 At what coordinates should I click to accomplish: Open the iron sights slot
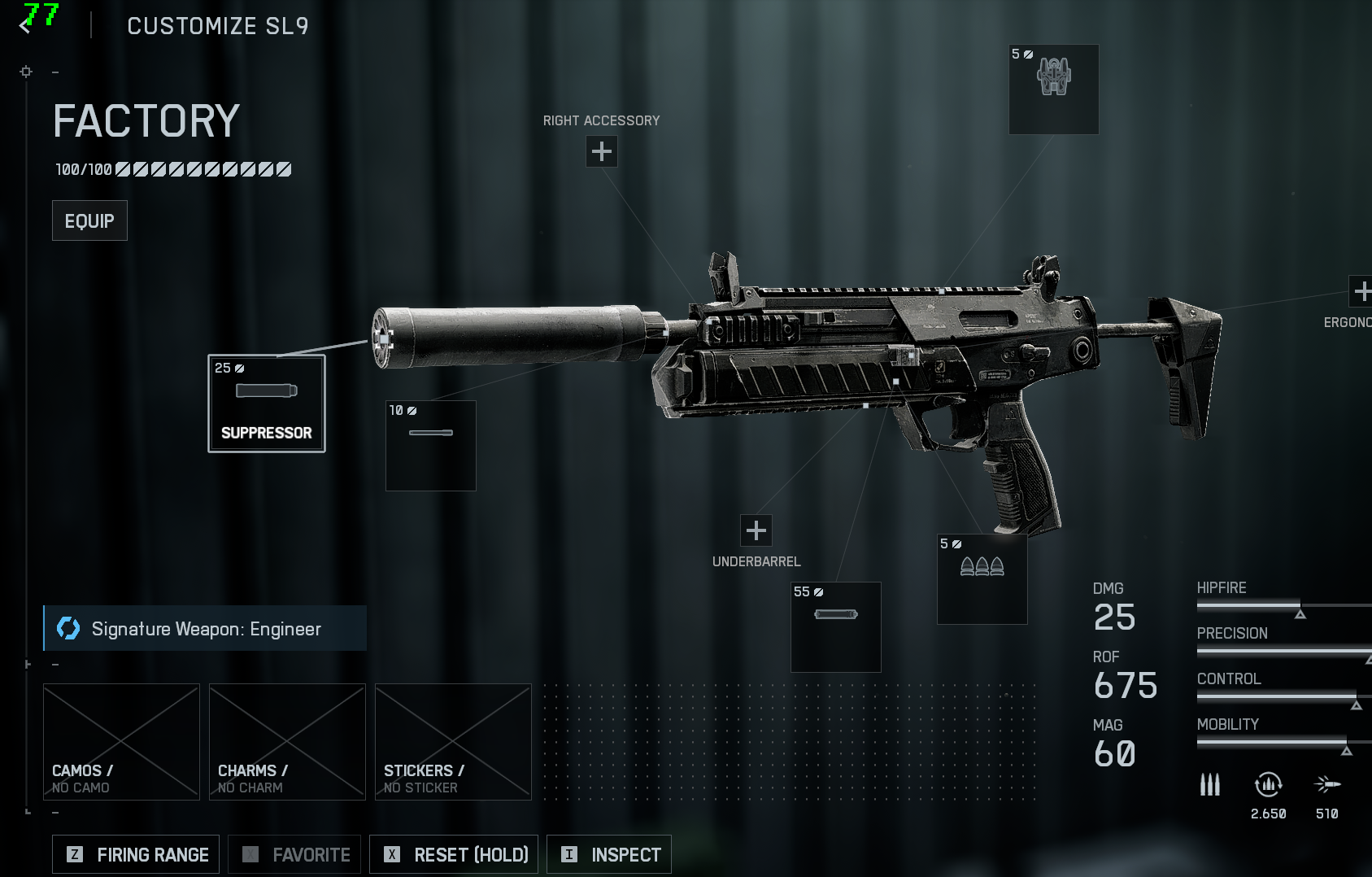pyautogui.click(x=1054, y=89)
